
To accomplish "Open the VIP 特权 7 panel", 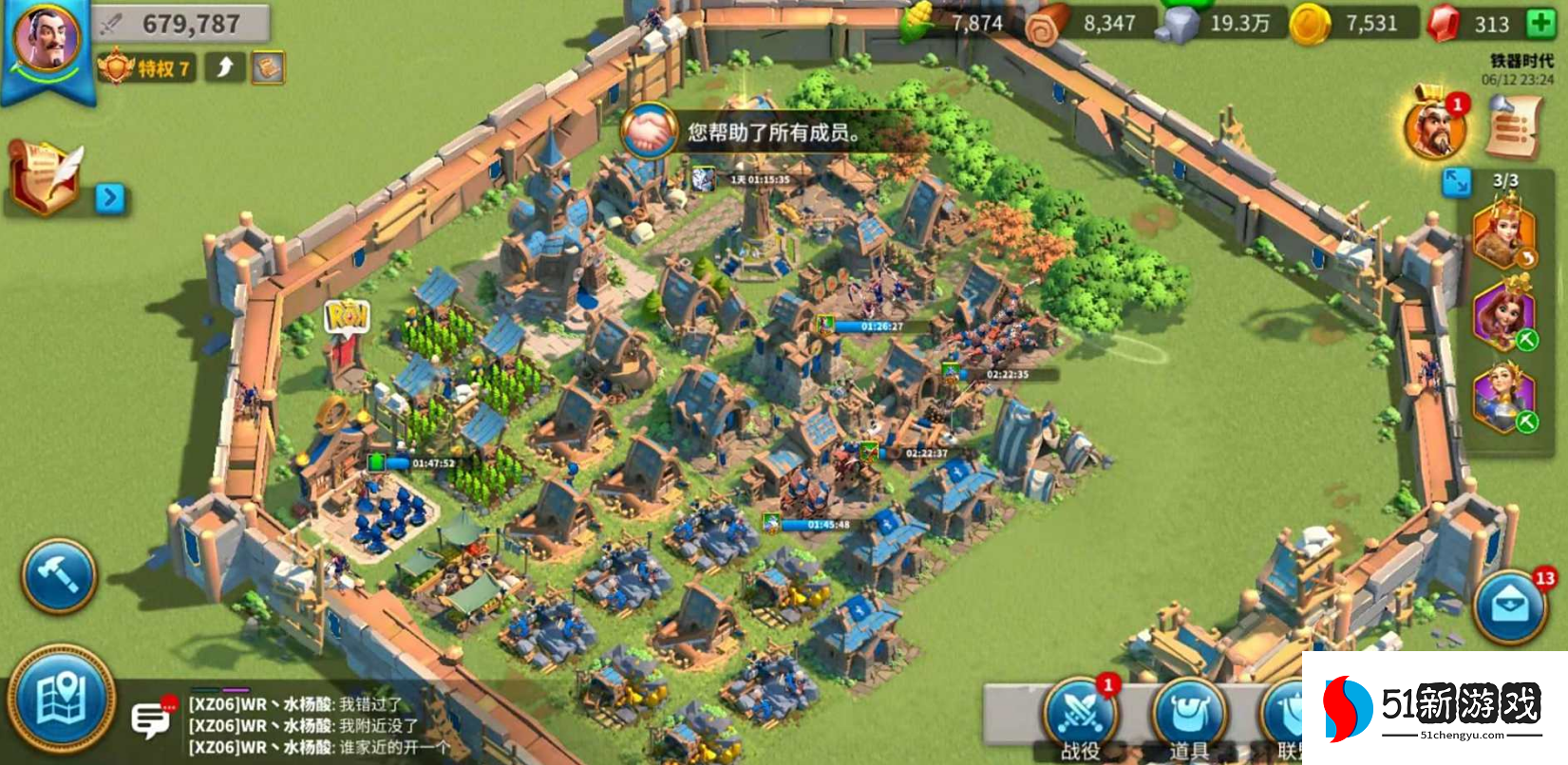I will 148,67.
